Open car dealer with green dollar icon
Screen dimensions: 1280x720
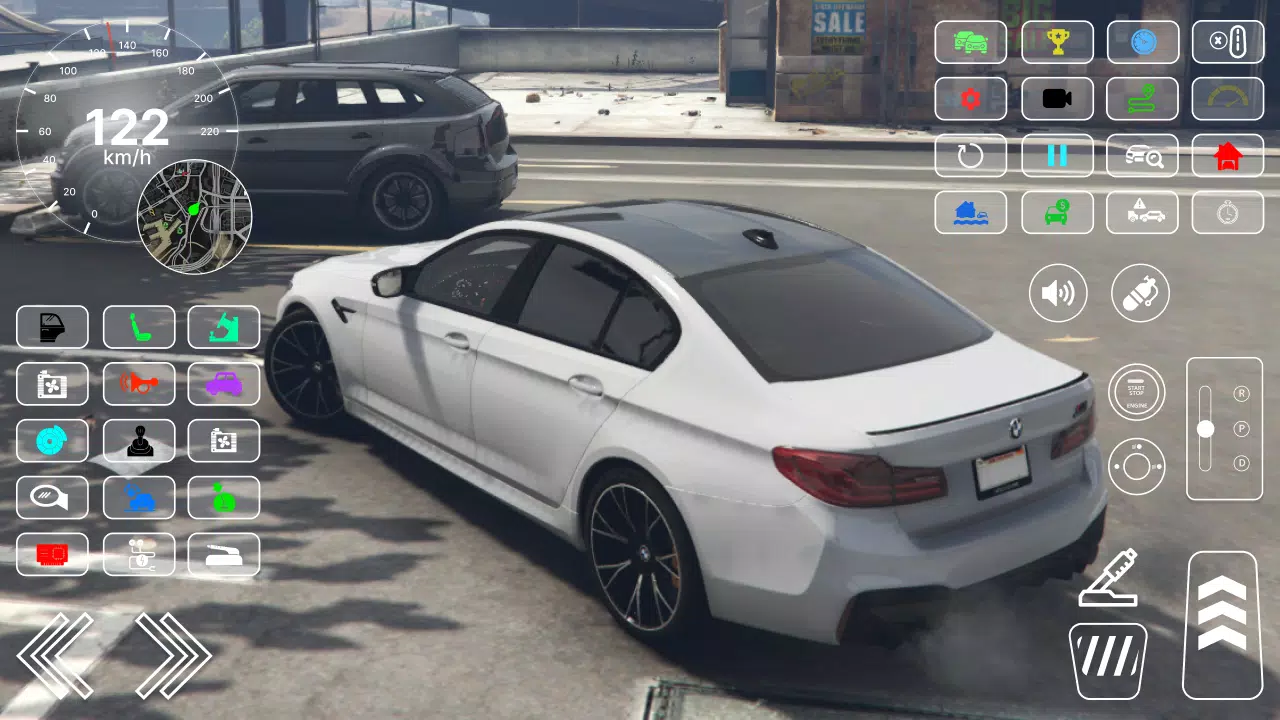point(1057,213)
